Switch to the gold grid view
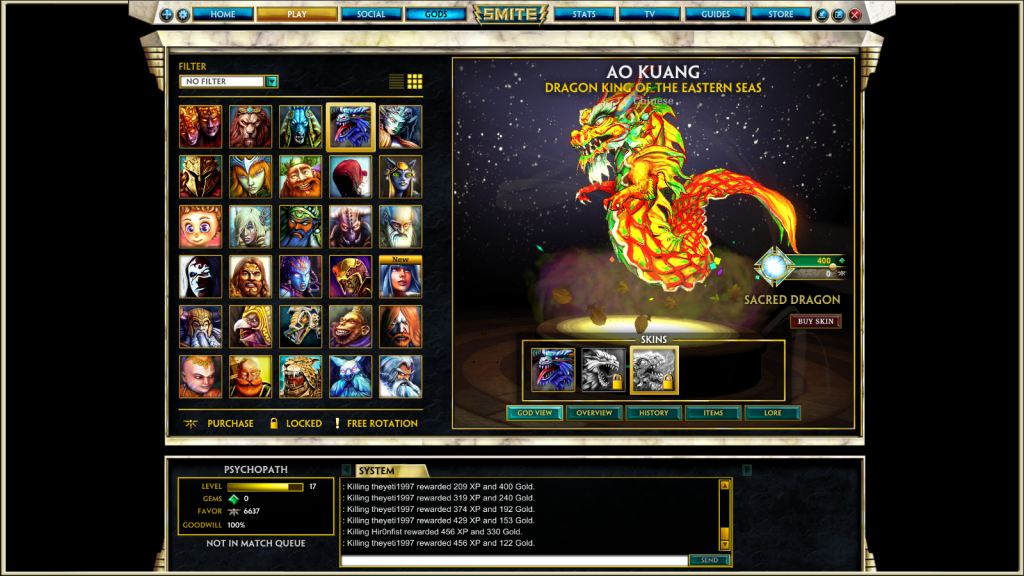1024x576 pixels. coord(415,81)
